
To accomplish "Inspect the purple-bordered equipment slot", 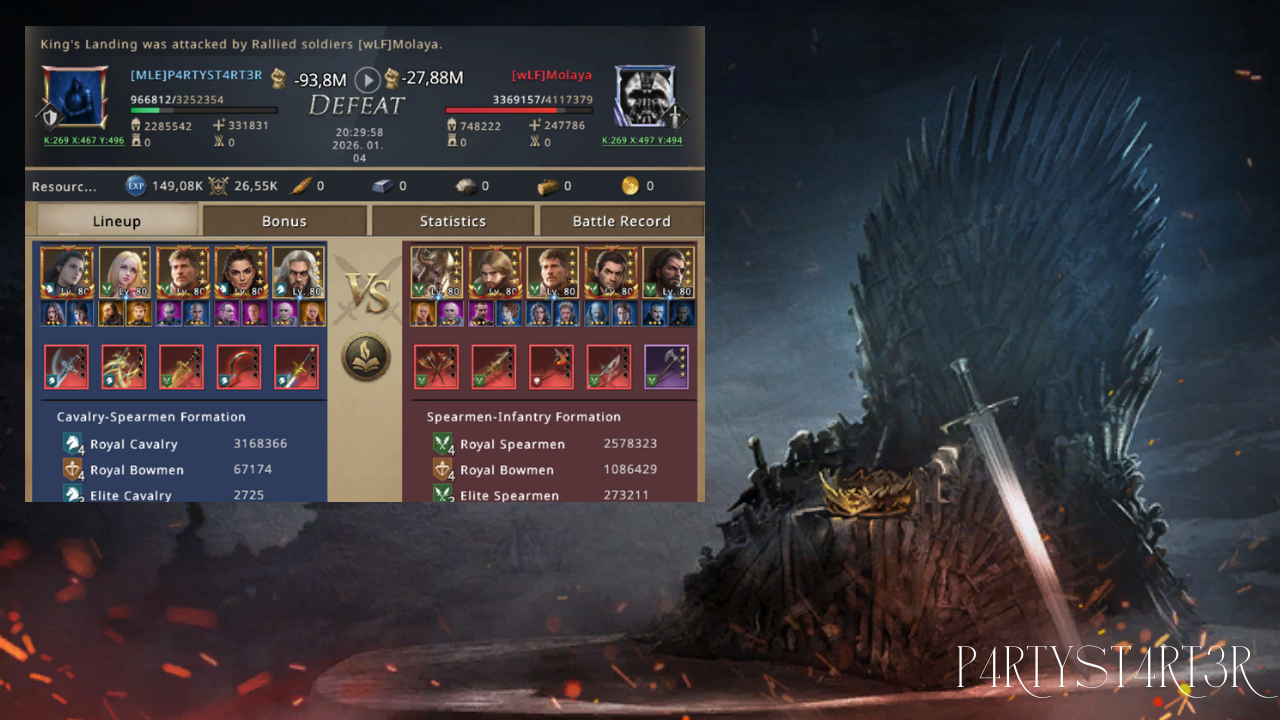I will pyautogui.click(x=666, y=366).
